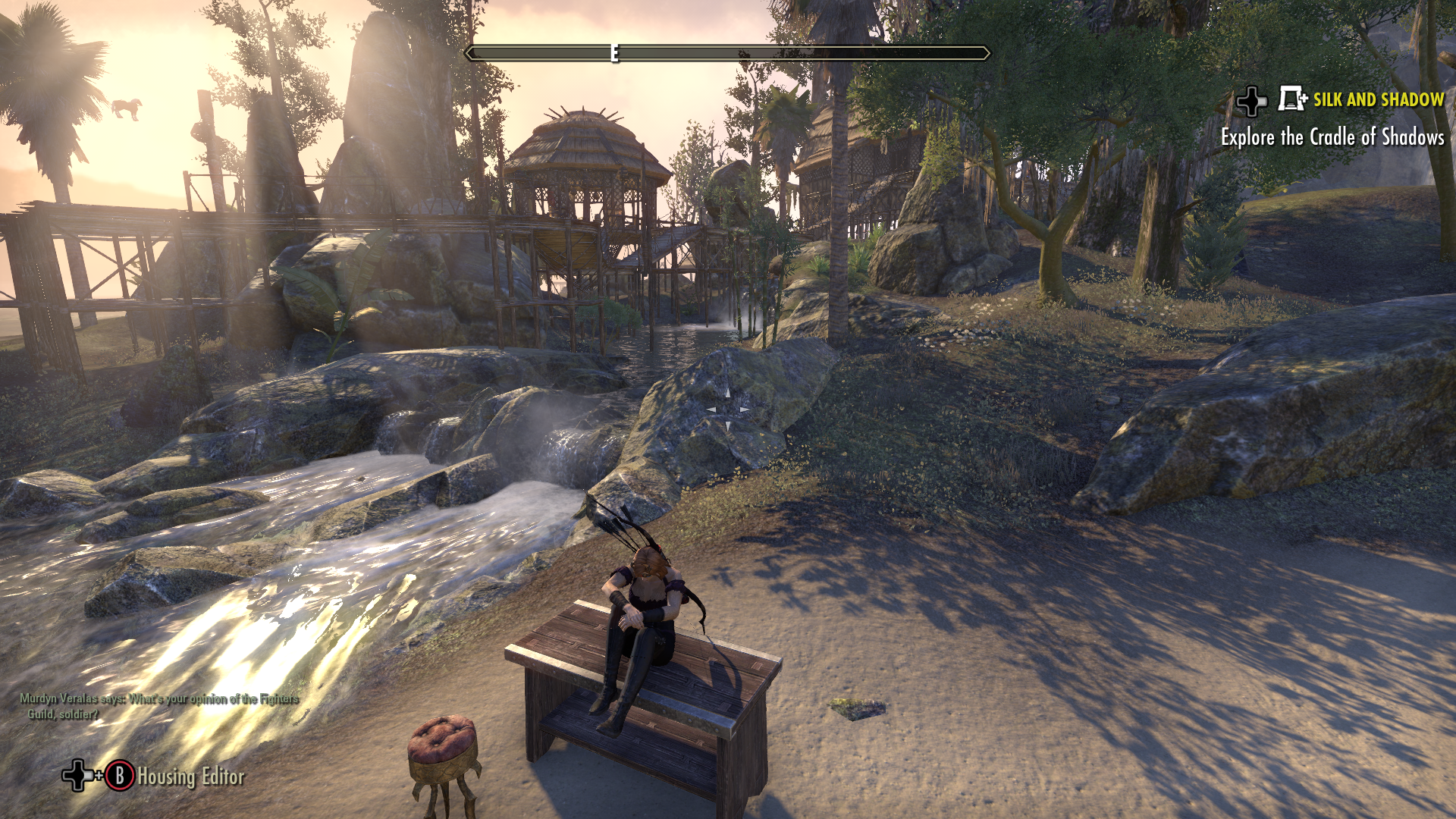
Task: Select the Silk and Shadow quest title
Action: [x=1378, y=99]
